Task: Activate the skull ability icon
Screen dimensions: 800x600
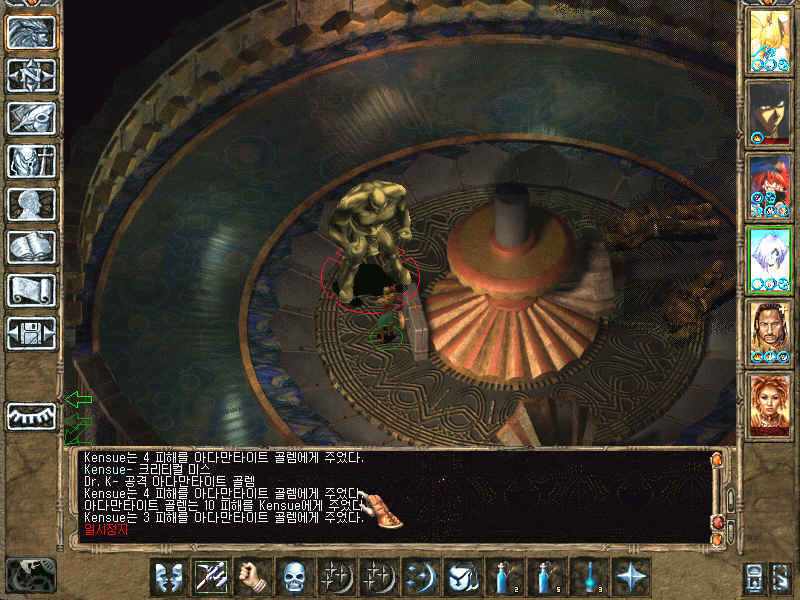Action: click(294, 577)
